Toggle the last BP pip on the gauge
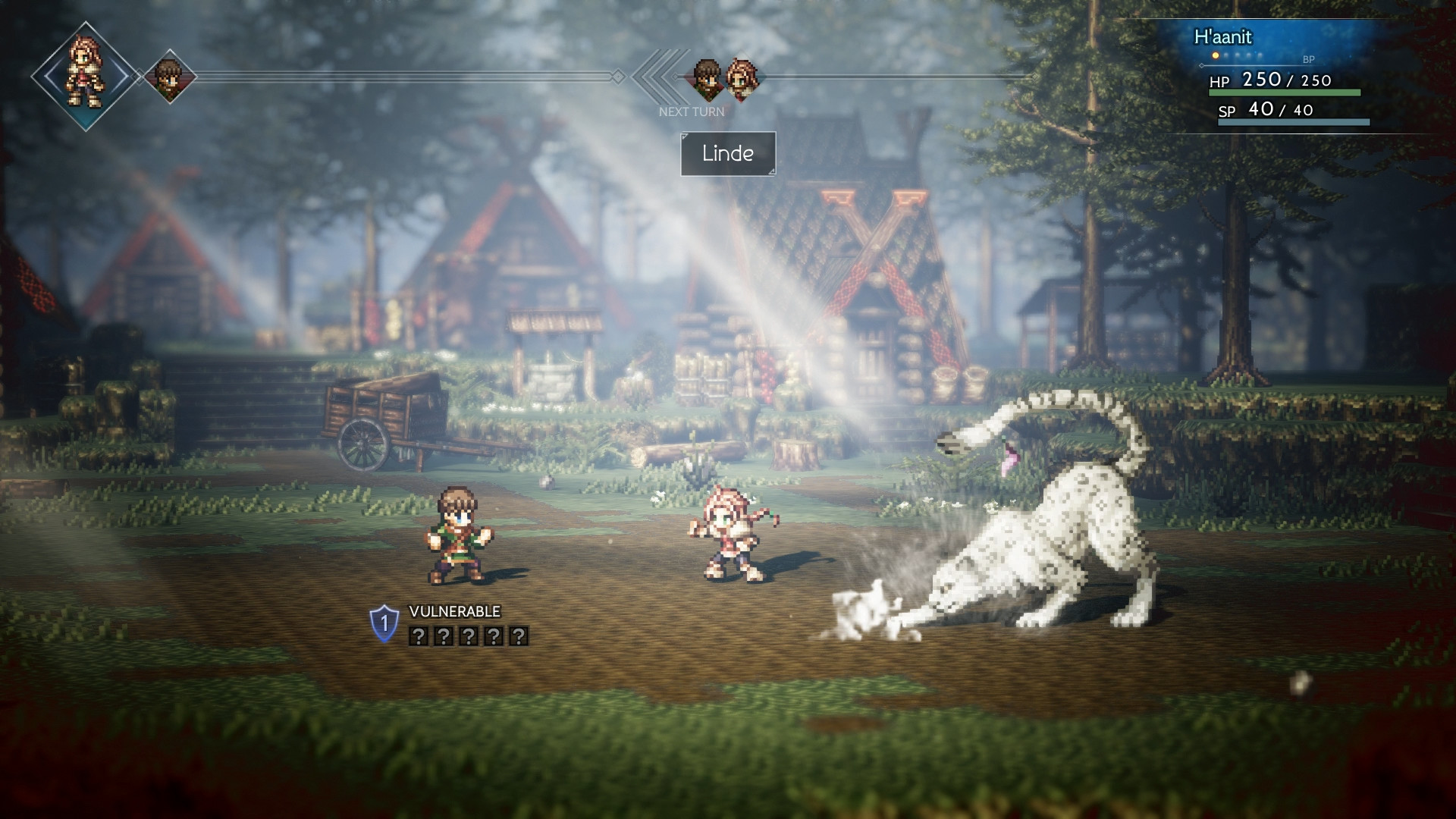Image resolution: width=1456 pixels, height=819 pixels. point(1258,55)
